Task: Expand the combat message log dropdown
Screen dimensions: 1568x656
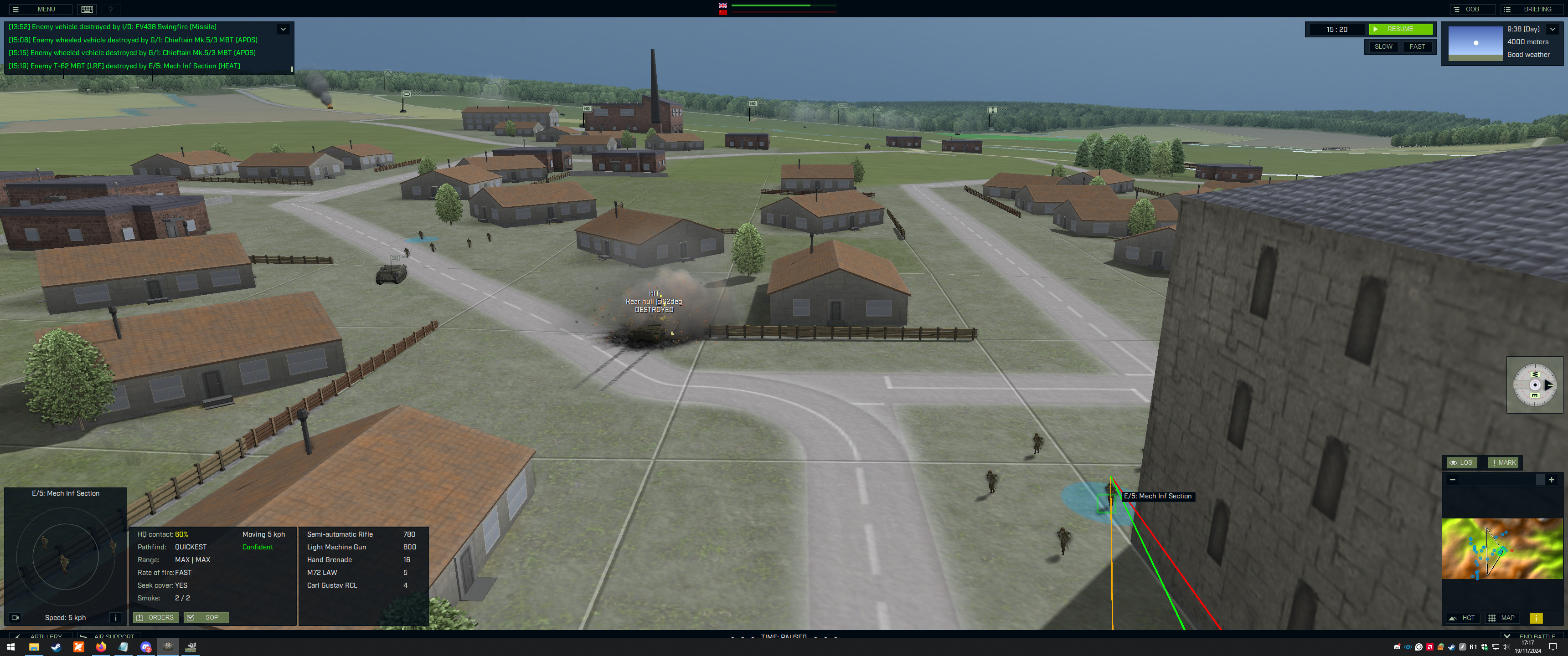Action: click(x=283, y=29)
